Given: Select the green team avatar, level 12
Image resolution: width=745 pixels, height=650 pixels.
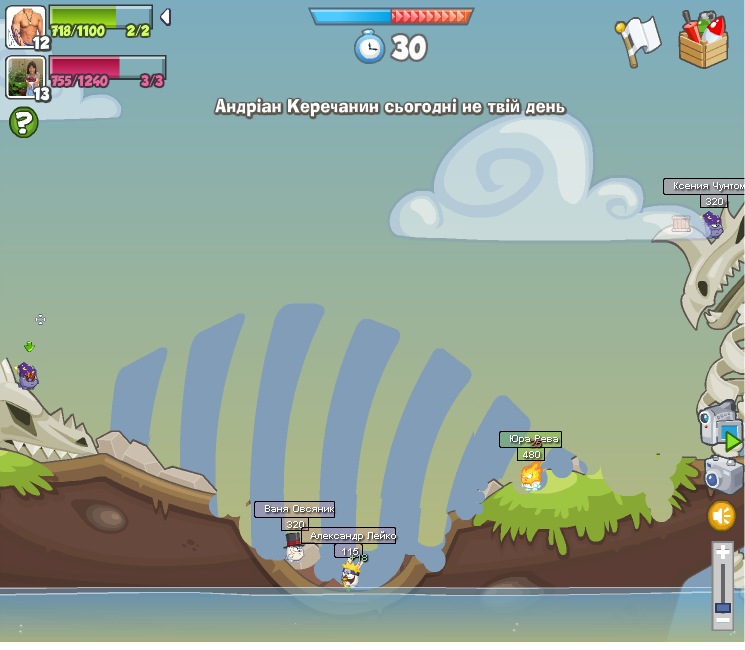Looking at the screenshot, I should (26, 27).
